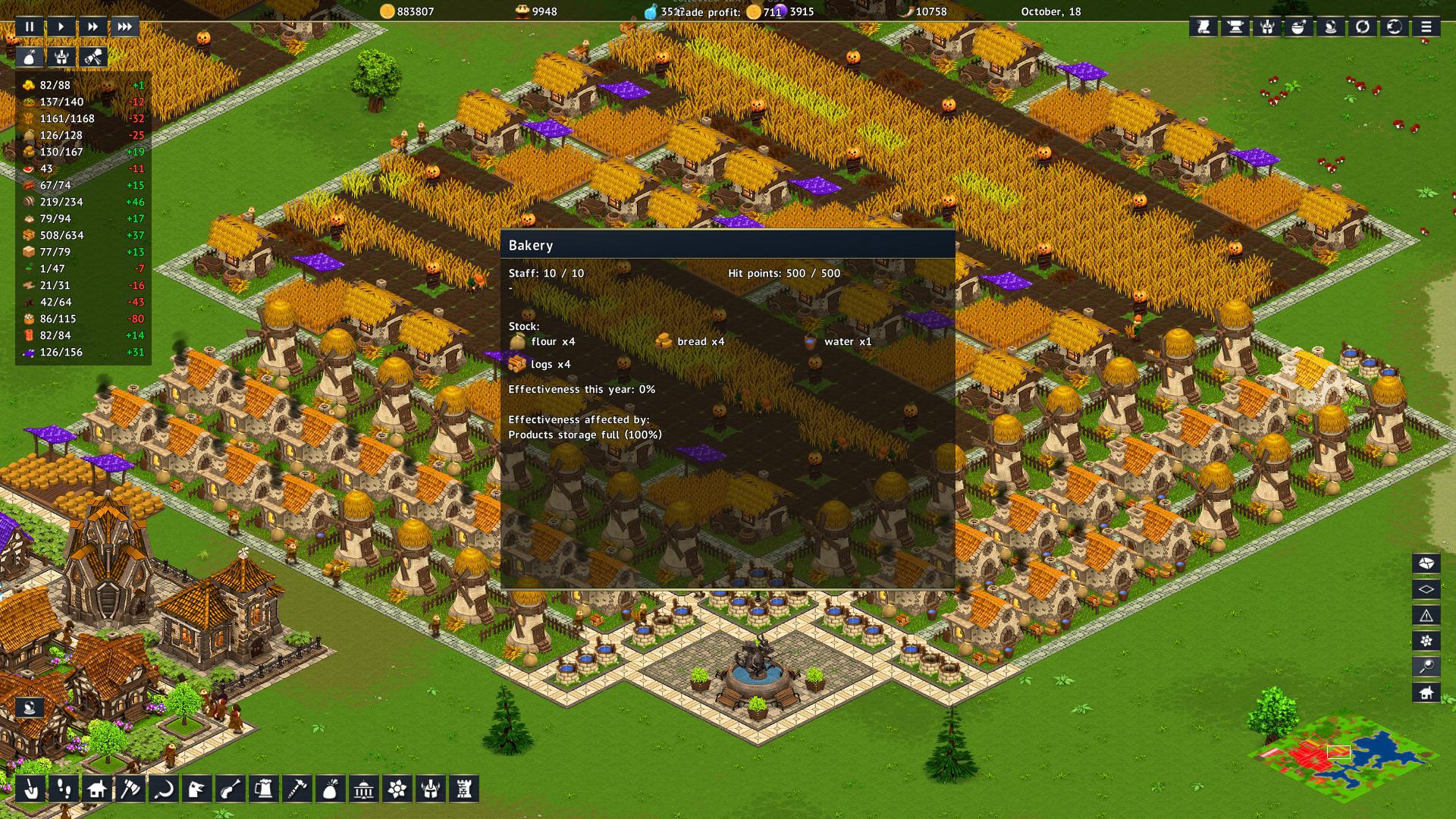1456x819 pixels.
Task: Open the footpath building tool
Action: [x=62, y=789]
